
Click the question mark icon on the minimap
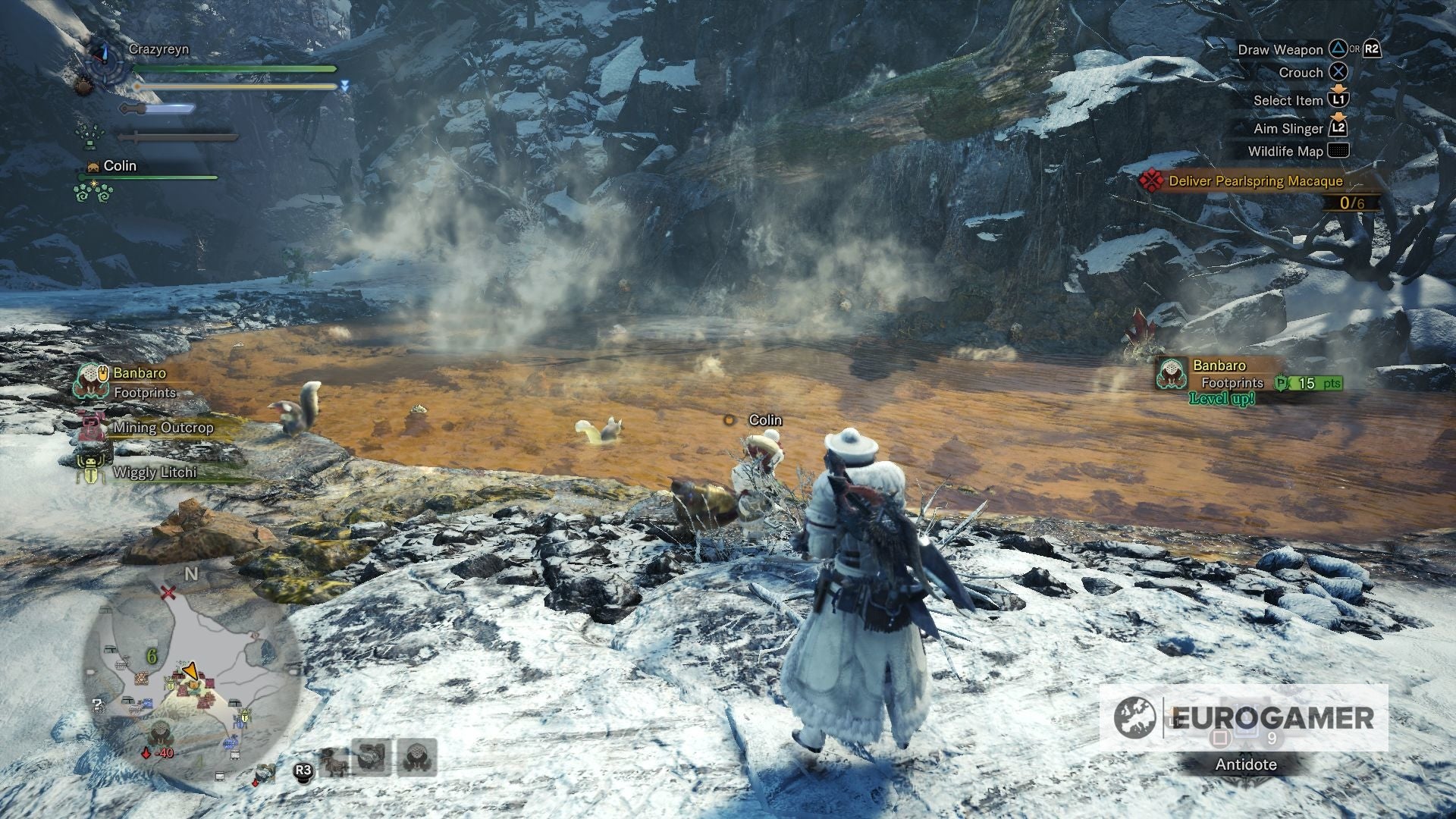coord(98,705)
